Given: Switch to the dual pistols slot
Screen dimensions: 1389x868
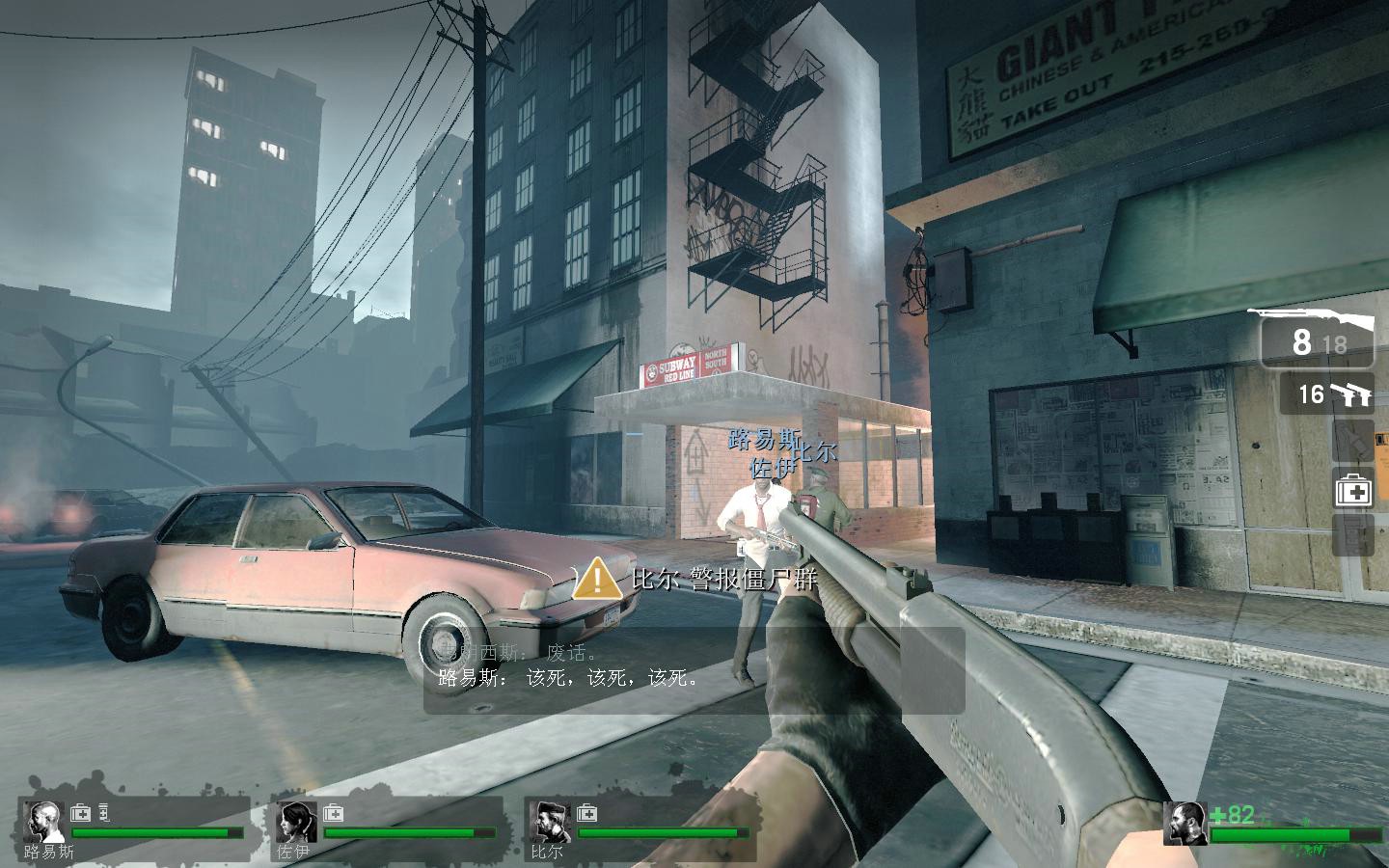Looking at the screenshot, I should pyautogui.click(x=1327, y=394).
